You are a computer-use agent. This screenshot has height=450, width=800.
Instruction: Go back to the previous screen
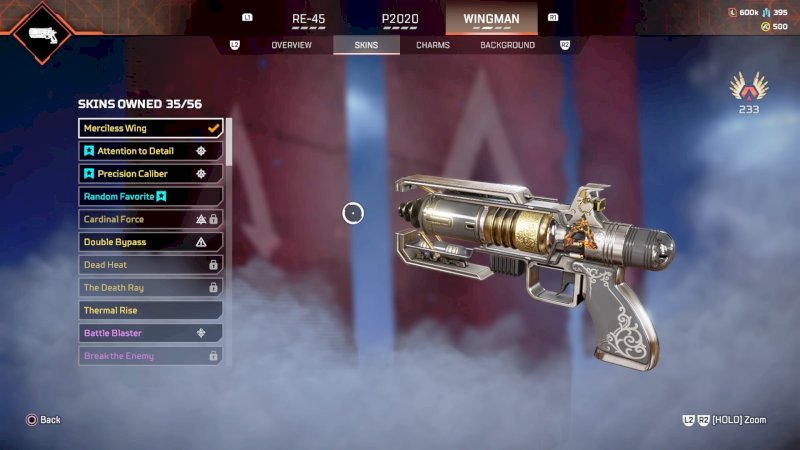44,420
